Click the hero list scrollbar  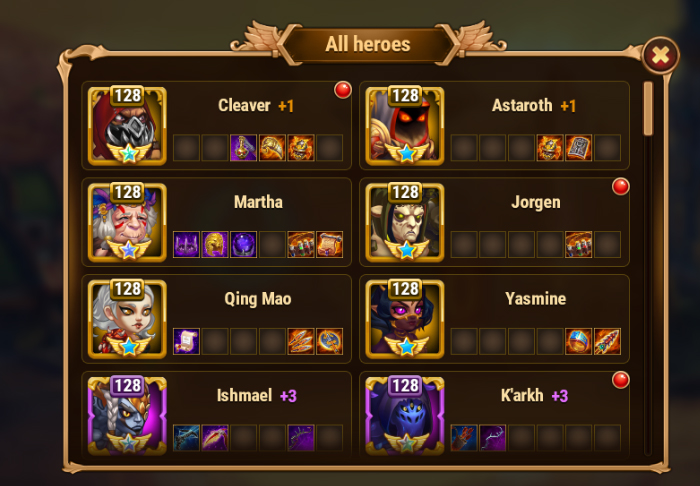pos(648,110)
